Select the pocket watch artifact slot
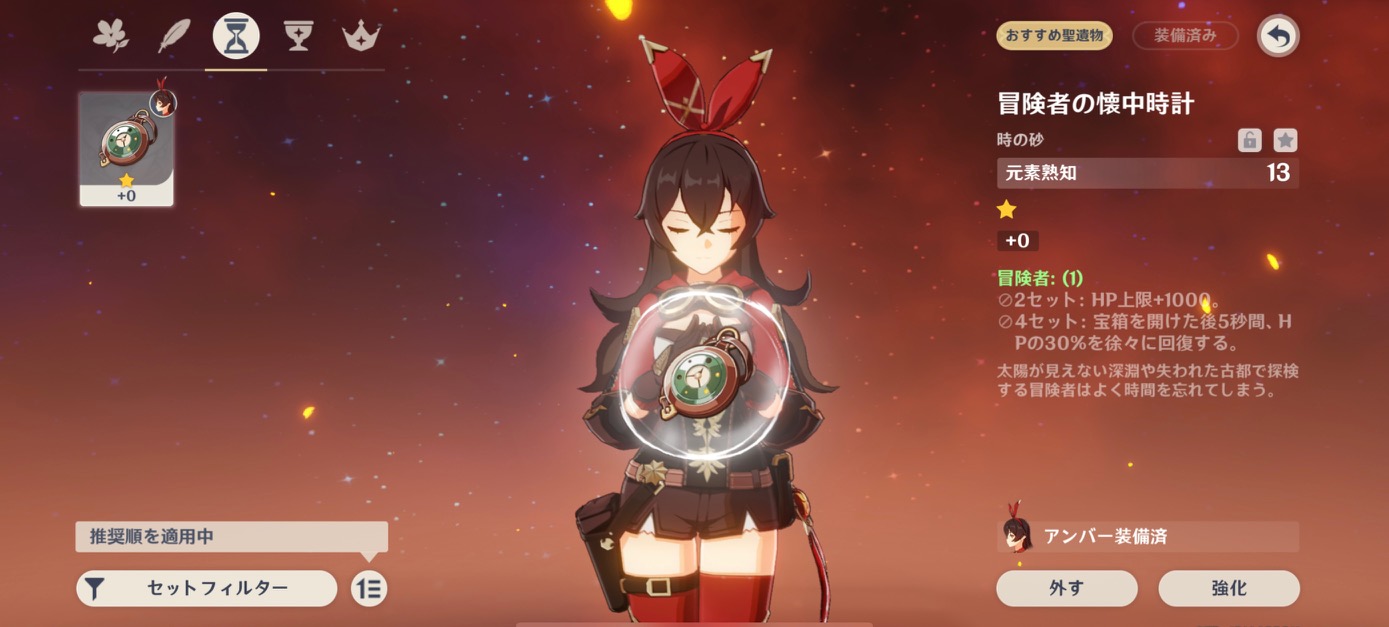Screen dimensions: 1389x627 (127, 149)
